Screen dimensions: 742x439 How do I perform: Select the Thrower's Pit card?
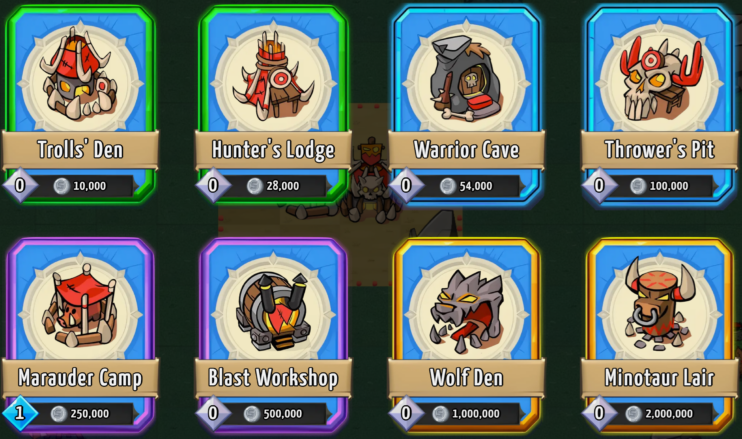pyautogui.click(x=660, y=100)
